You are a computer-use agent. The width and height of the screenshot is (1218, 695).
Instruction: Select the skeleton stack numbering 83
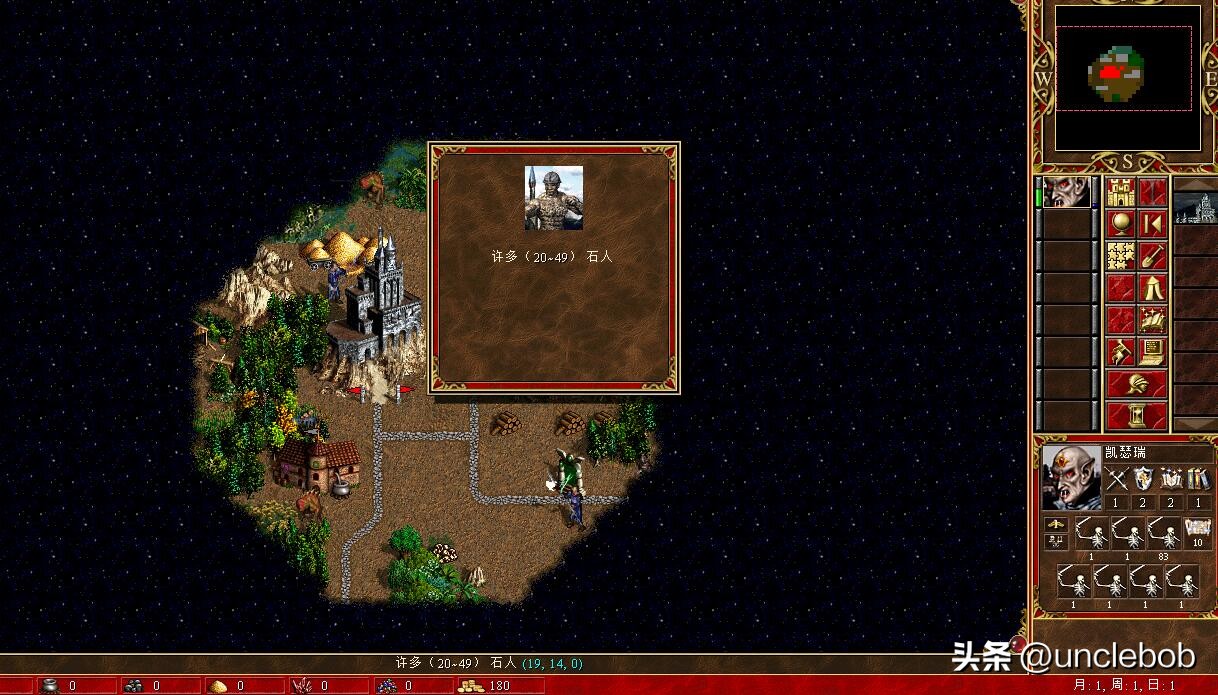(1162, 535)
